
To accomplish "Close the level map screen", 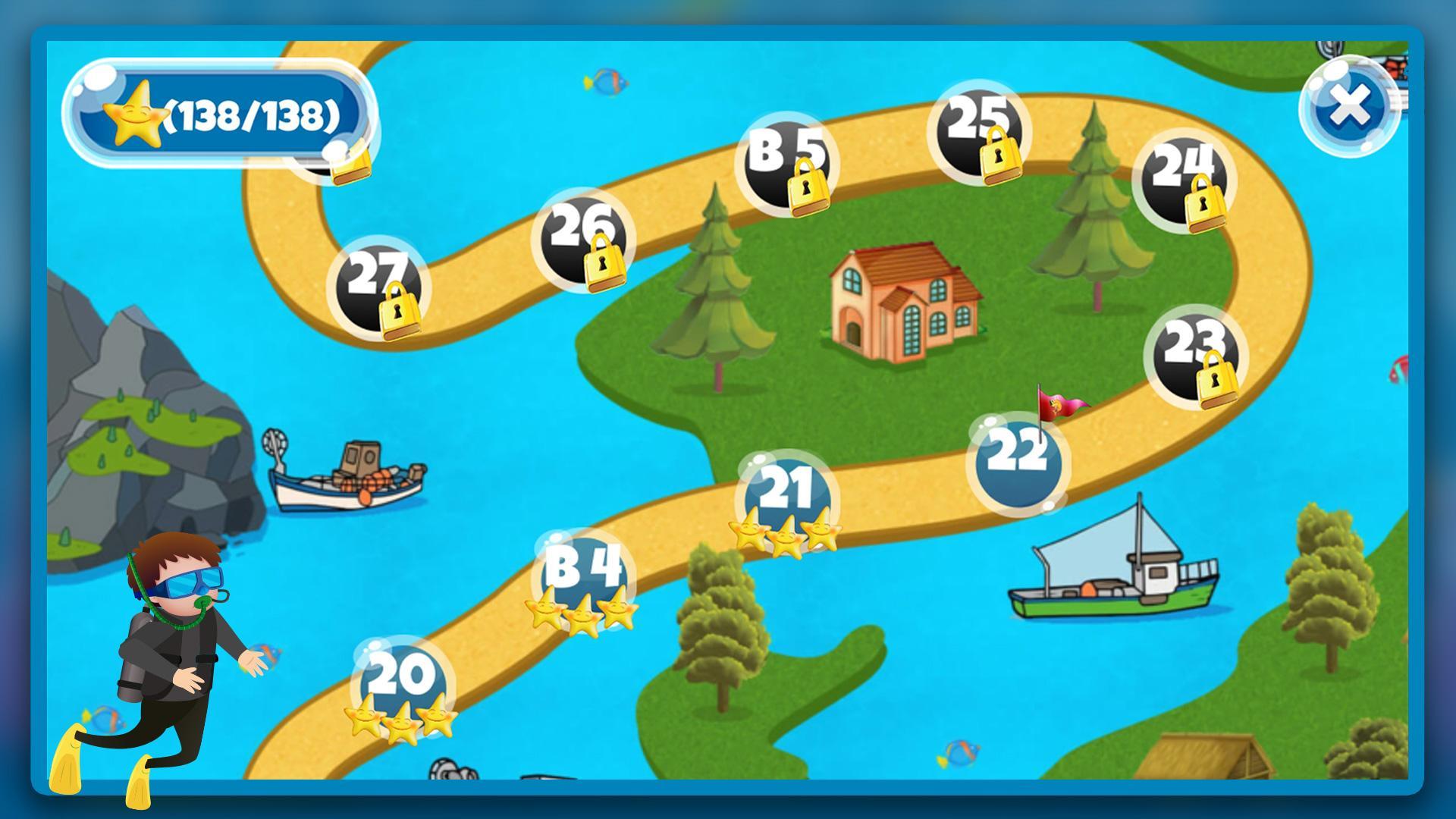I will 1350,107.
